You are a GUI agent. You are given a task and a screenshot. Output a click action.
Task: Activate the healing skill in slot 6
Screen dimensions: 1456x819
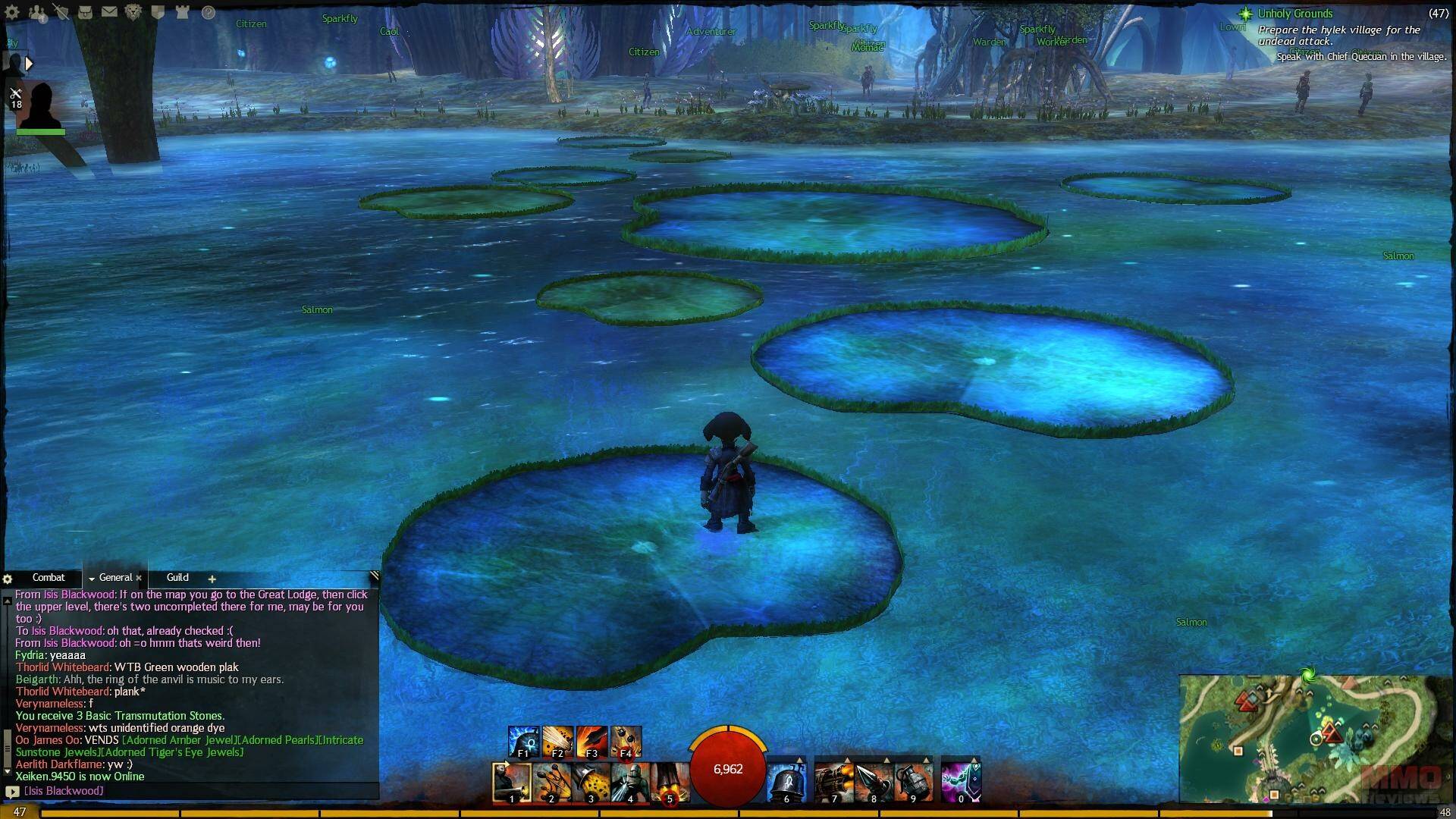pos(786,783)
